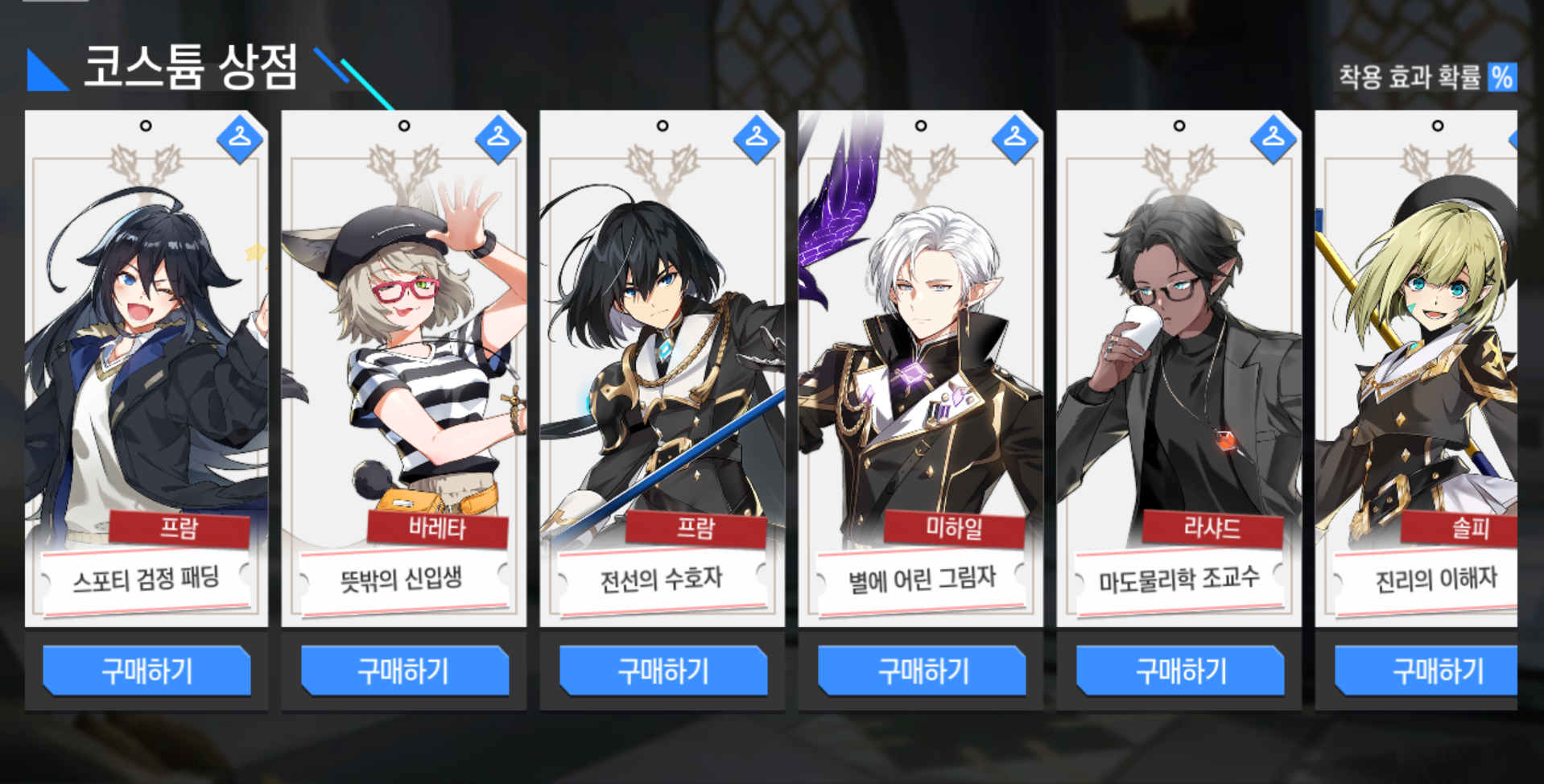
Task: Purchase the 진리의 이해자 costume
Action: click(1426, 671)
